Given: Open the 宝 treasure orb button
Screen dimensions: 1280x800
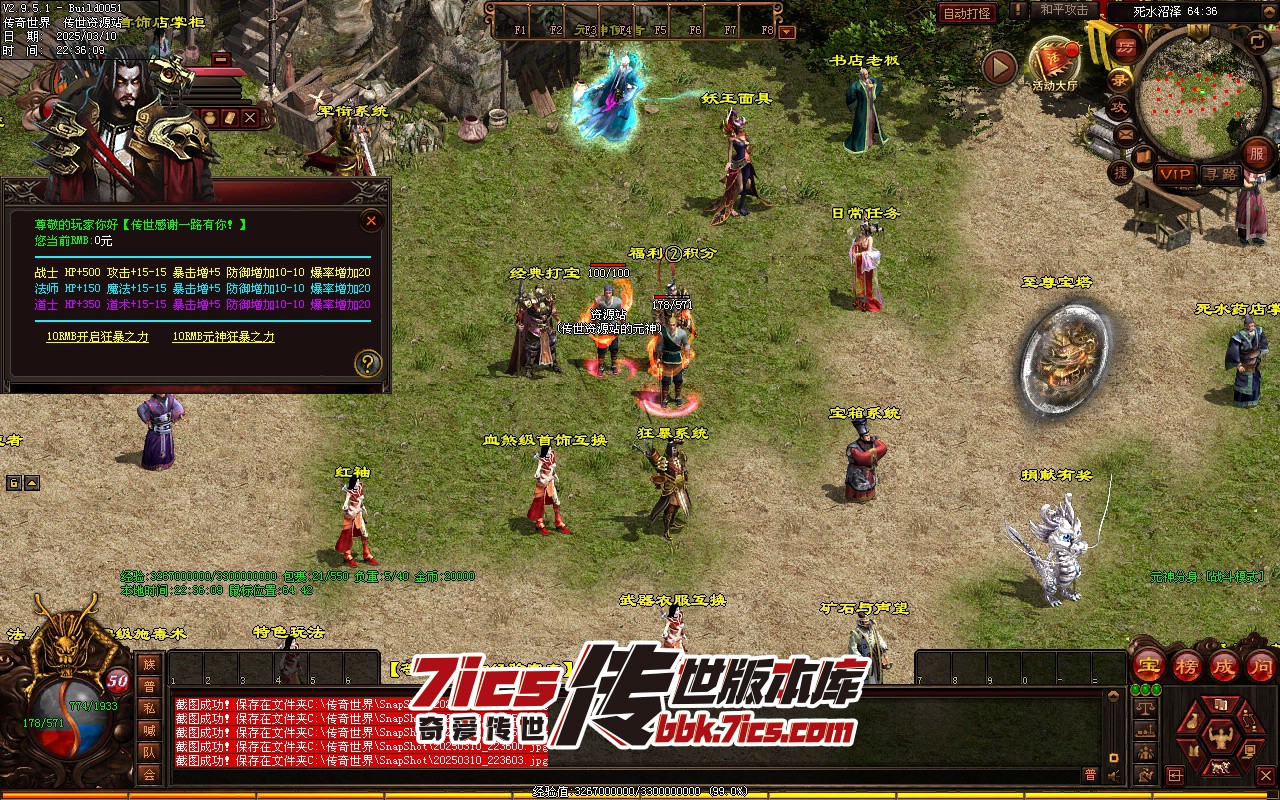Looking at the screenshot, I should (1149, 665).
